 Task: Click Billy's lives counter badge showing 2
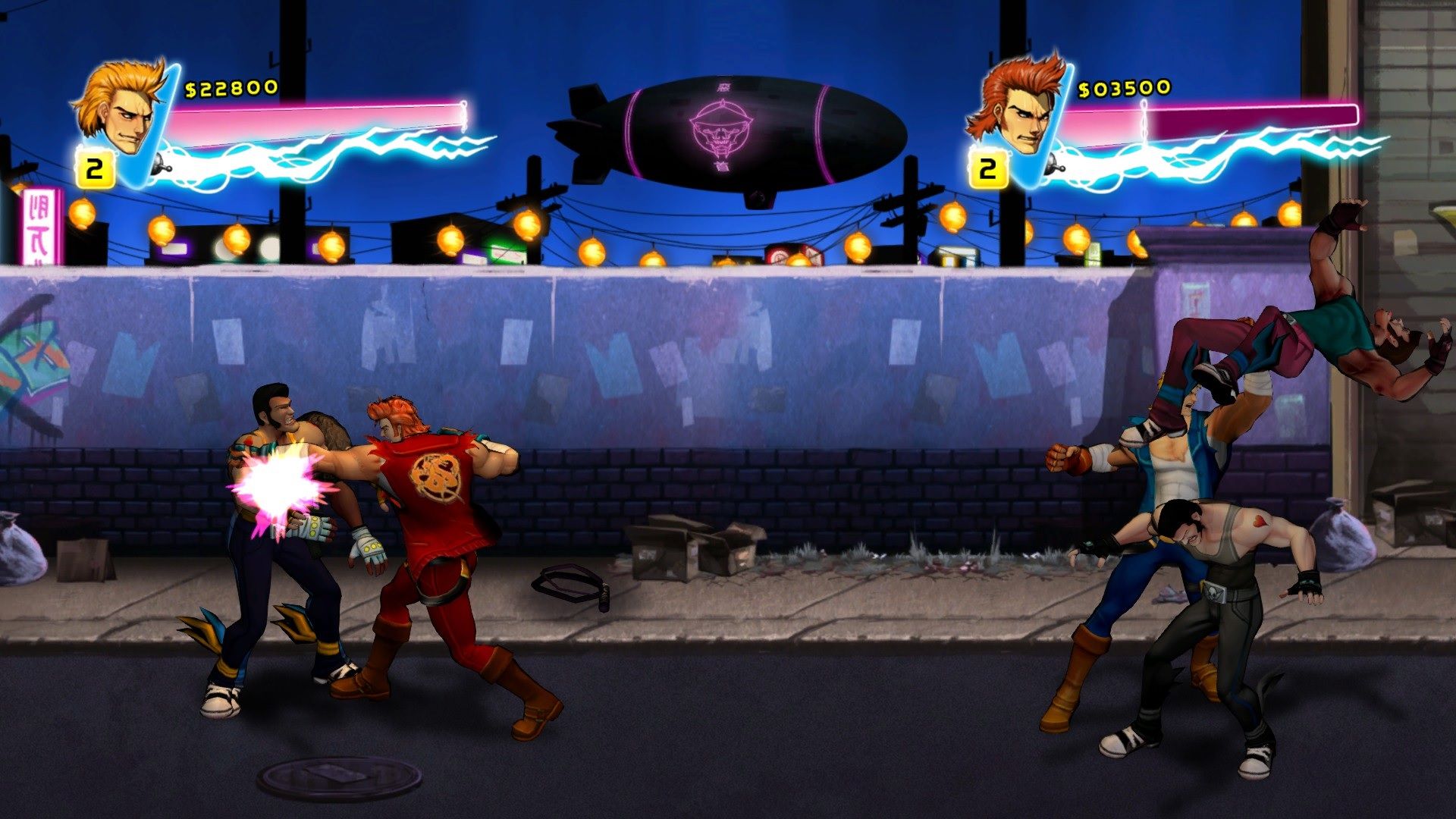[94, 167]
